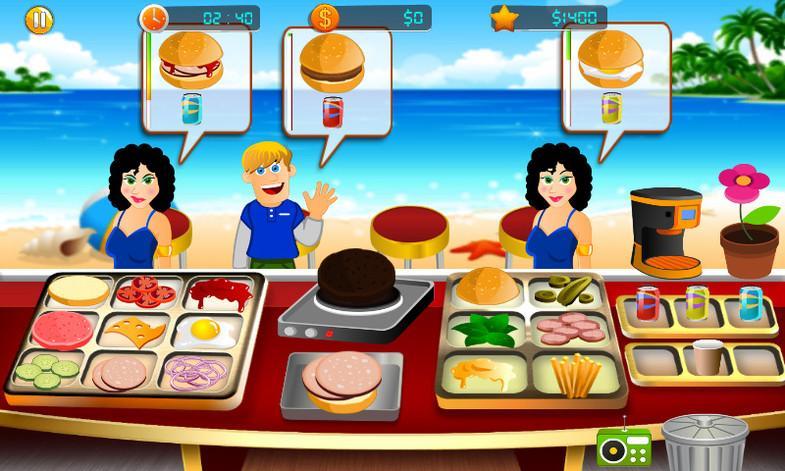
Task: Pick the top bun from the right tray
Action: click(x=486, y=288)
